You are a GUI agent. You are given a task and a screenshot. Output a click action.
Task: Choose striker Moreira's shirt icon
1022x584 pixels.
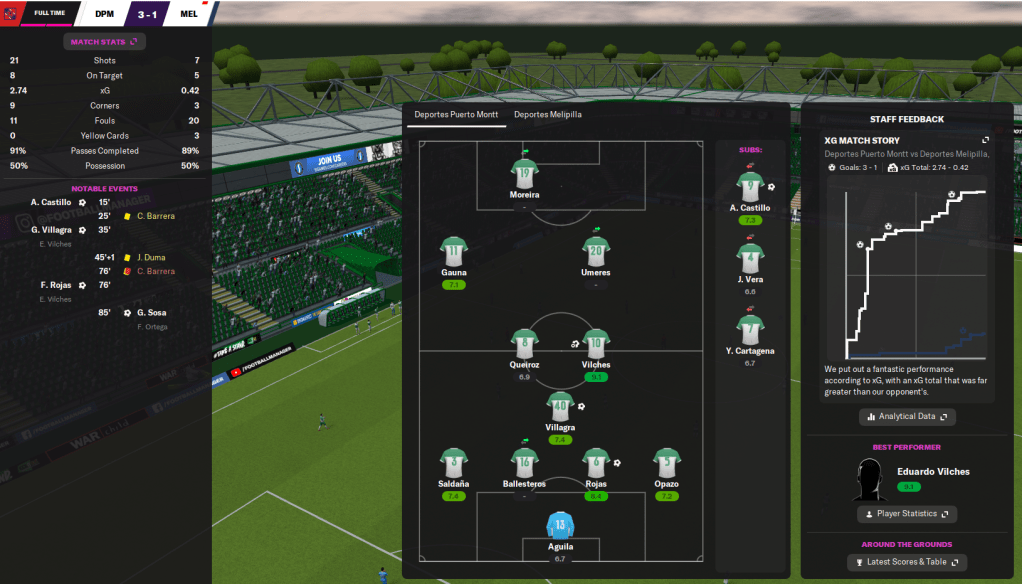[x=524, y=172]
